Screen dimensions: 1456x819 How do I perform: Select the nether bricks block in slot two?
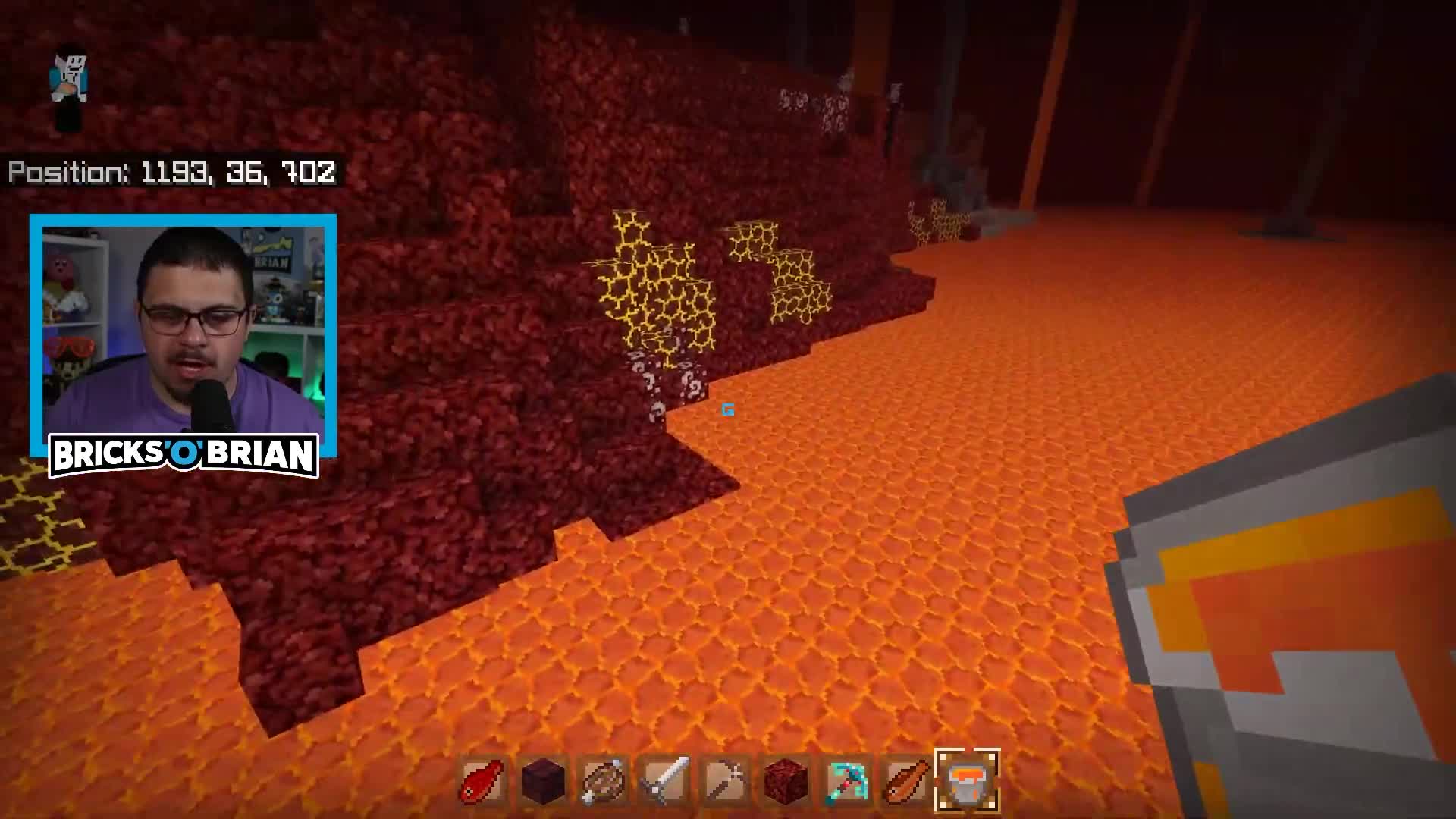pos(542,781)
